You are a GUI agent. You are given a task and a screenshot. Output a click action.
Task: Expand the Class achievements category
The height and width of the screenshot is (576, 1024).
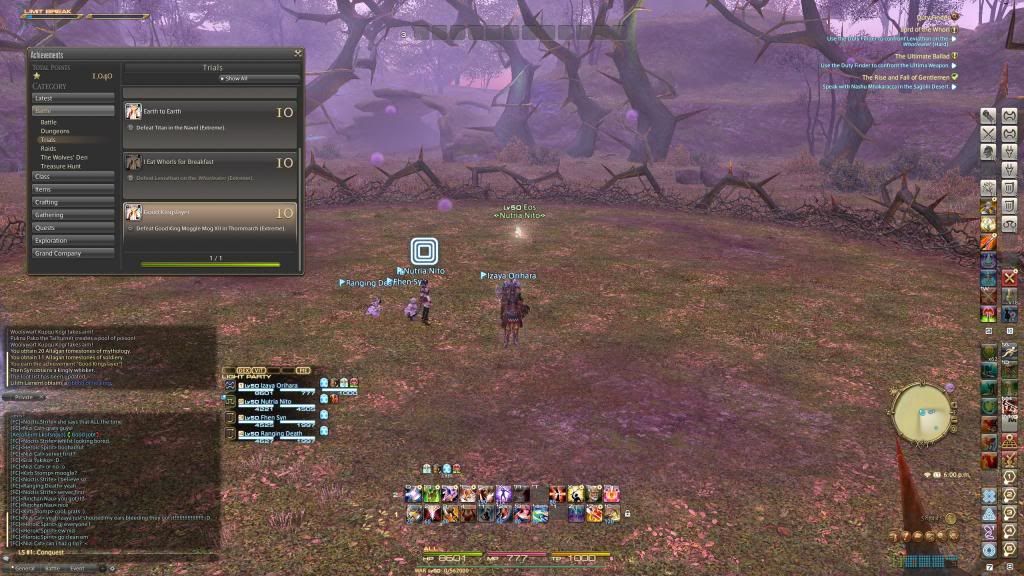pyautogui.click(x=74, y=176)
